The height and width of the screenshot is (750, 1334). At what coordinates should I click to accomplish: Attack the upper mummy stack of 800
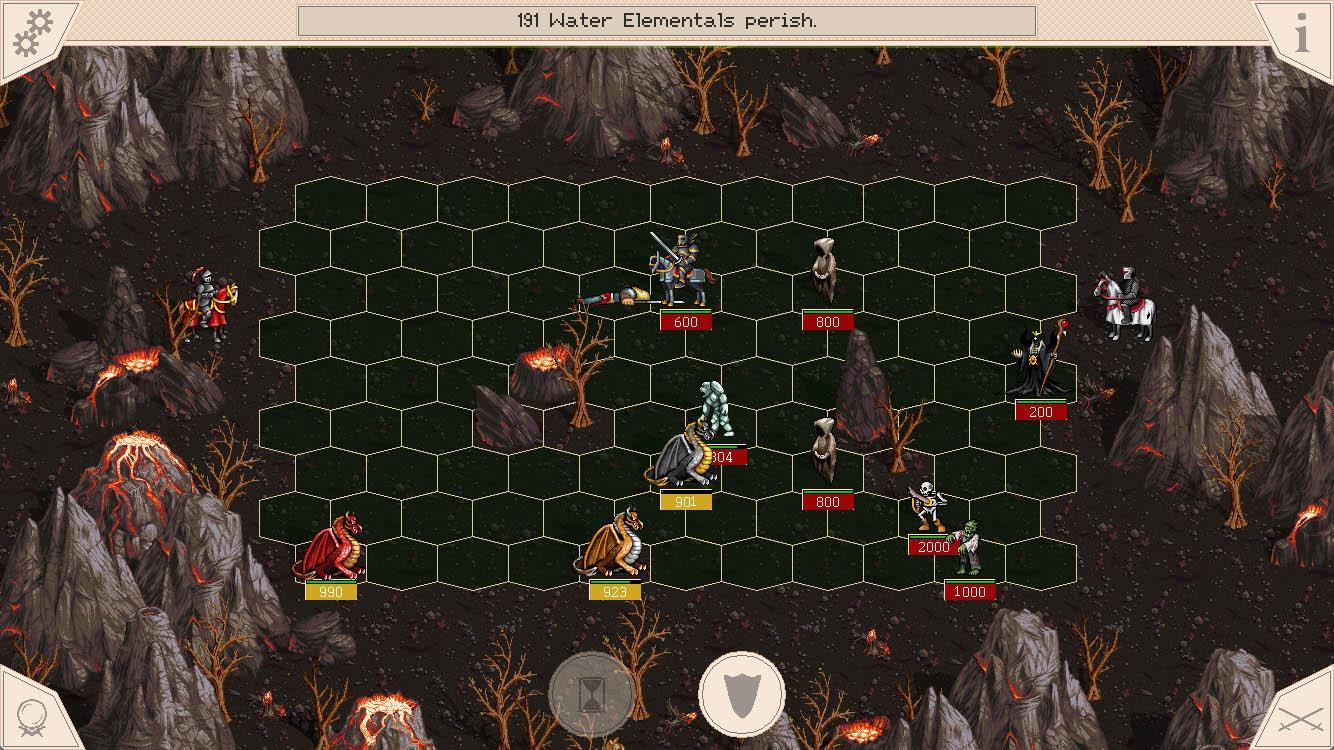pyautogui.click(x=823, y=270)
